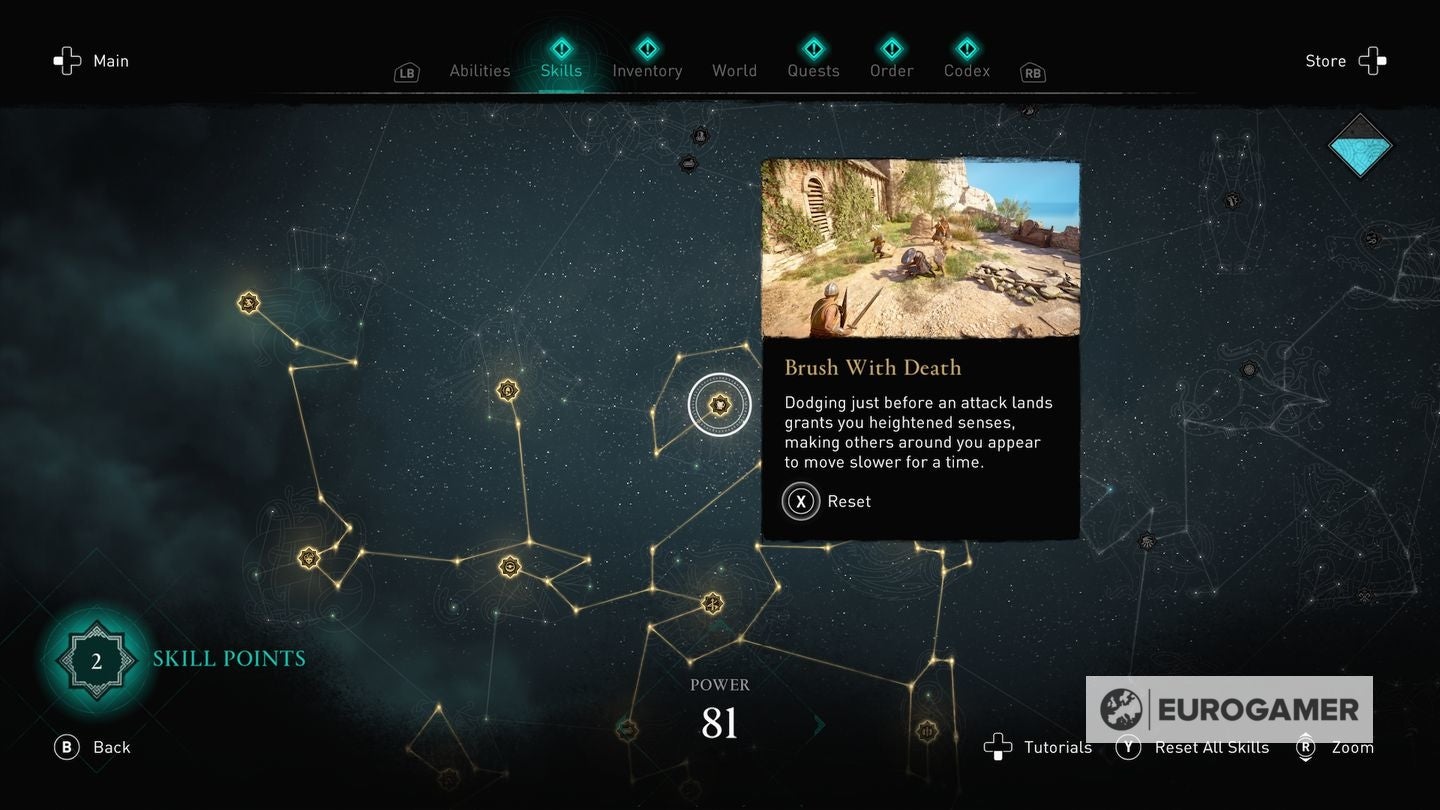
Task: Switch to the Abilities tab
Action: pyautogui.click(x=480, y=71)
